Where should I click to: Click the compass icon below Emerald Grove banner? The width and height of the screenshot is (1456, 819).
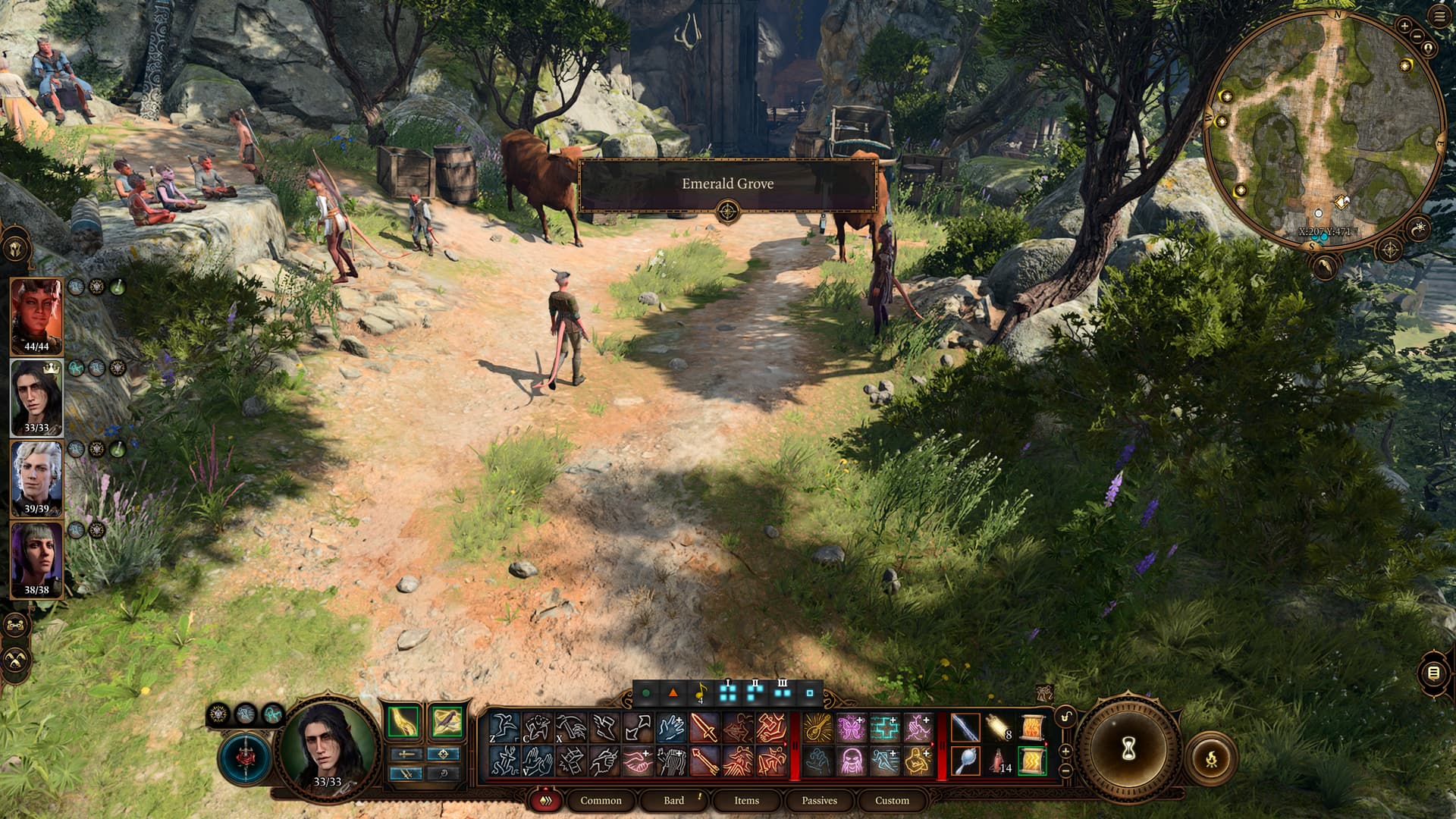(x=727, y=211)
